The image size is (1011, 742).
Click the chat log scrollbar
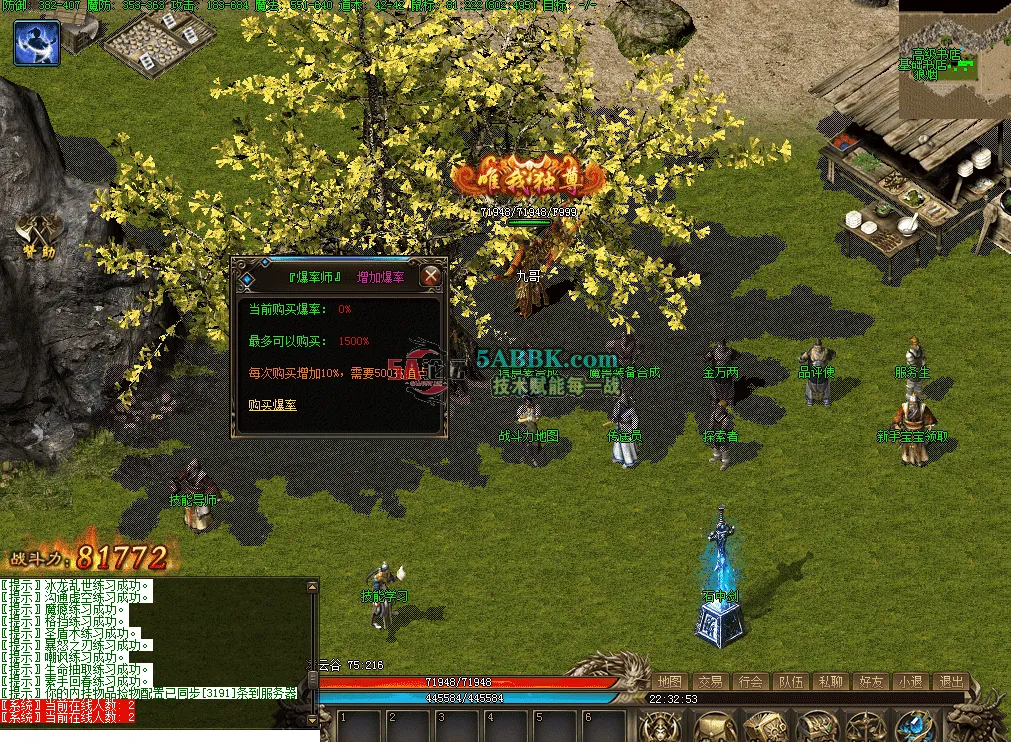[314, 650]
